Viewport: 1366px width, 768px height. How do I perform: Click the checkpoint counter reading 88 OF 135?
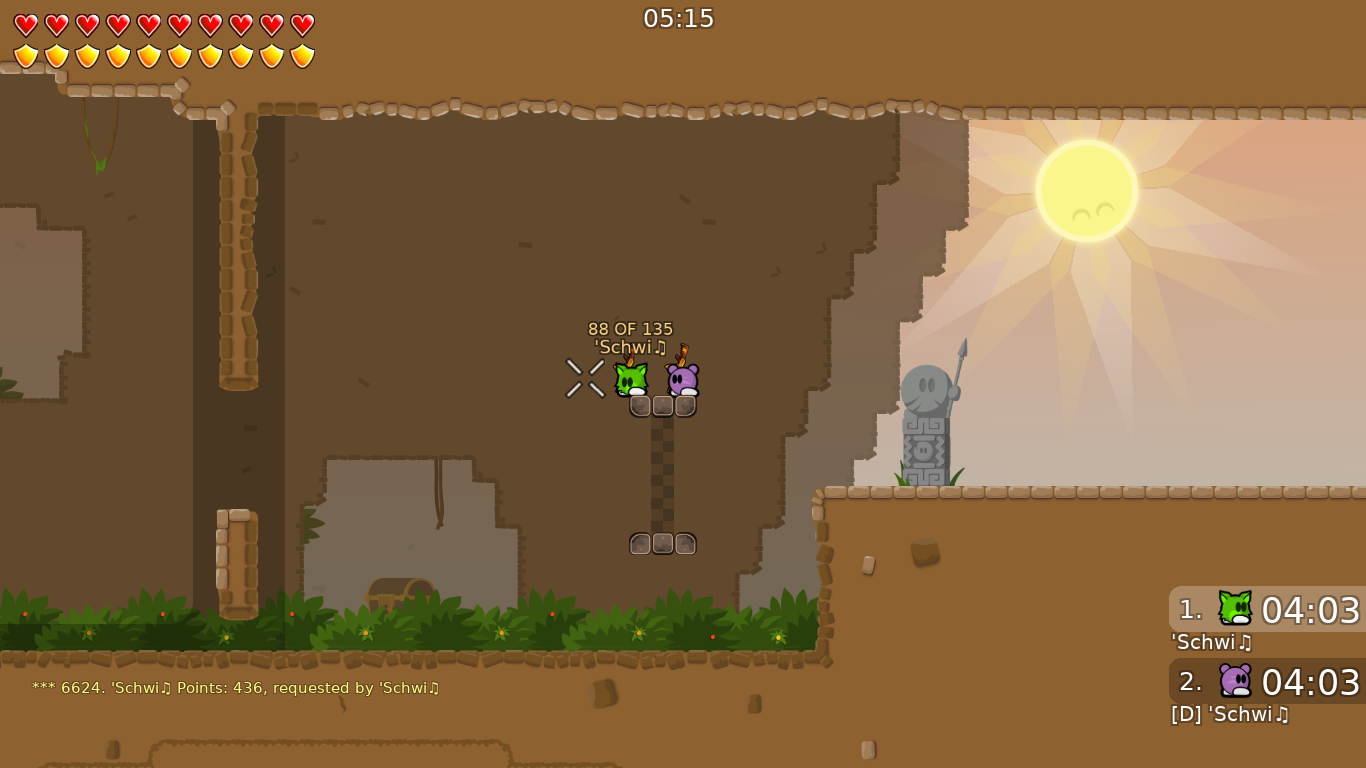coord(630,328)
